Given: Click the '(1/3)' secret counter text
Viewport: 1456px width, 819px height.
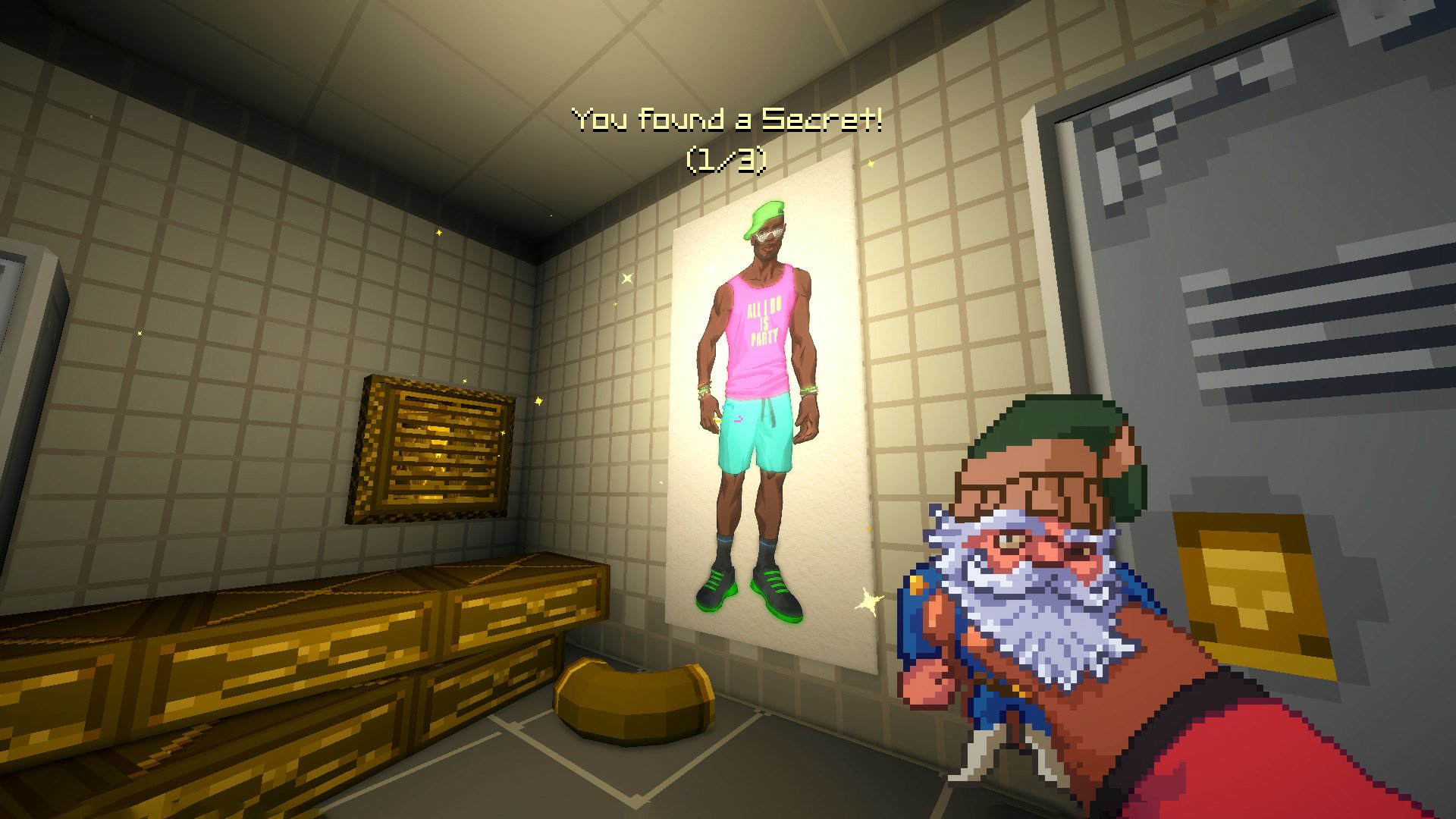Looking at the screenshot, I should pos(726,159).
